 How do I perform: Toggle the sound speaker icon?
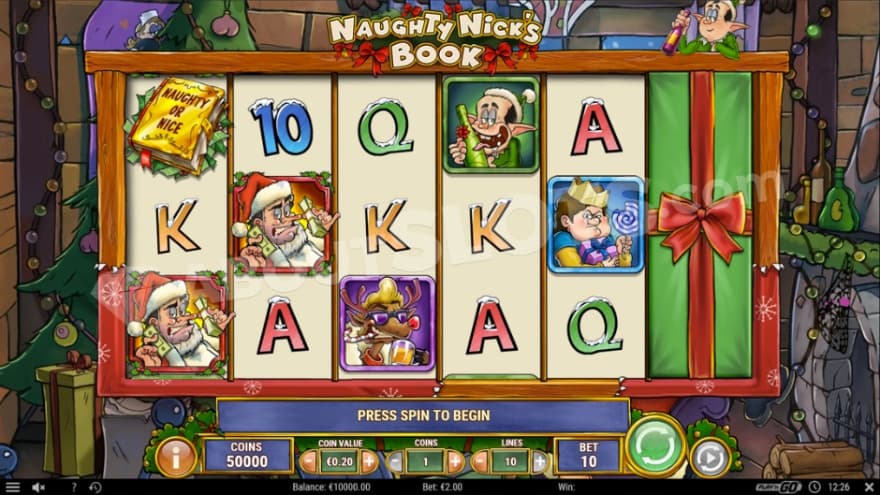pyautogui.click(x=38, y=487)
